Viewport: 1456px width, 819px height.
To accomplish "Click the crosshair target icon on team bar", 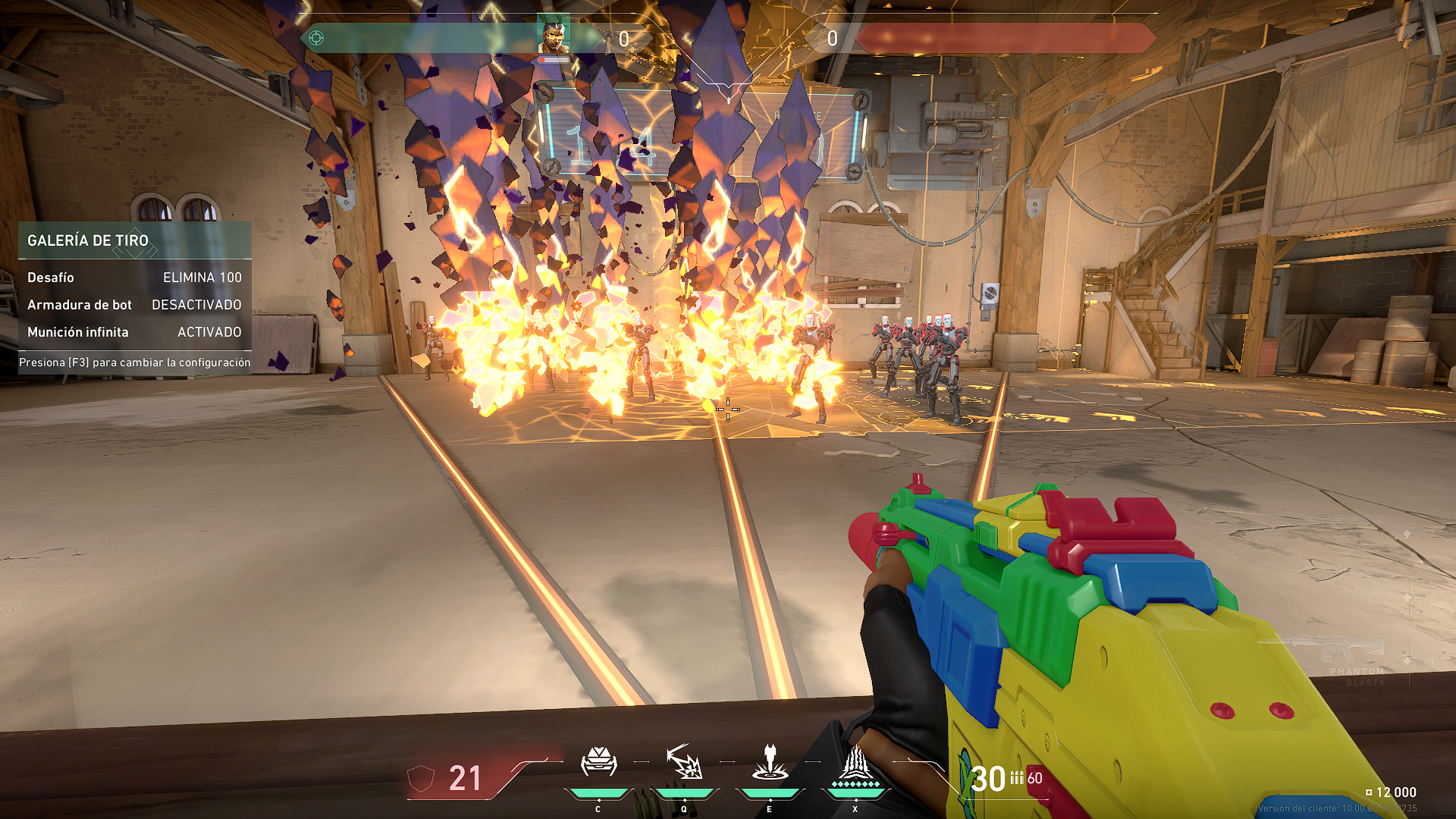I will 316,38.
